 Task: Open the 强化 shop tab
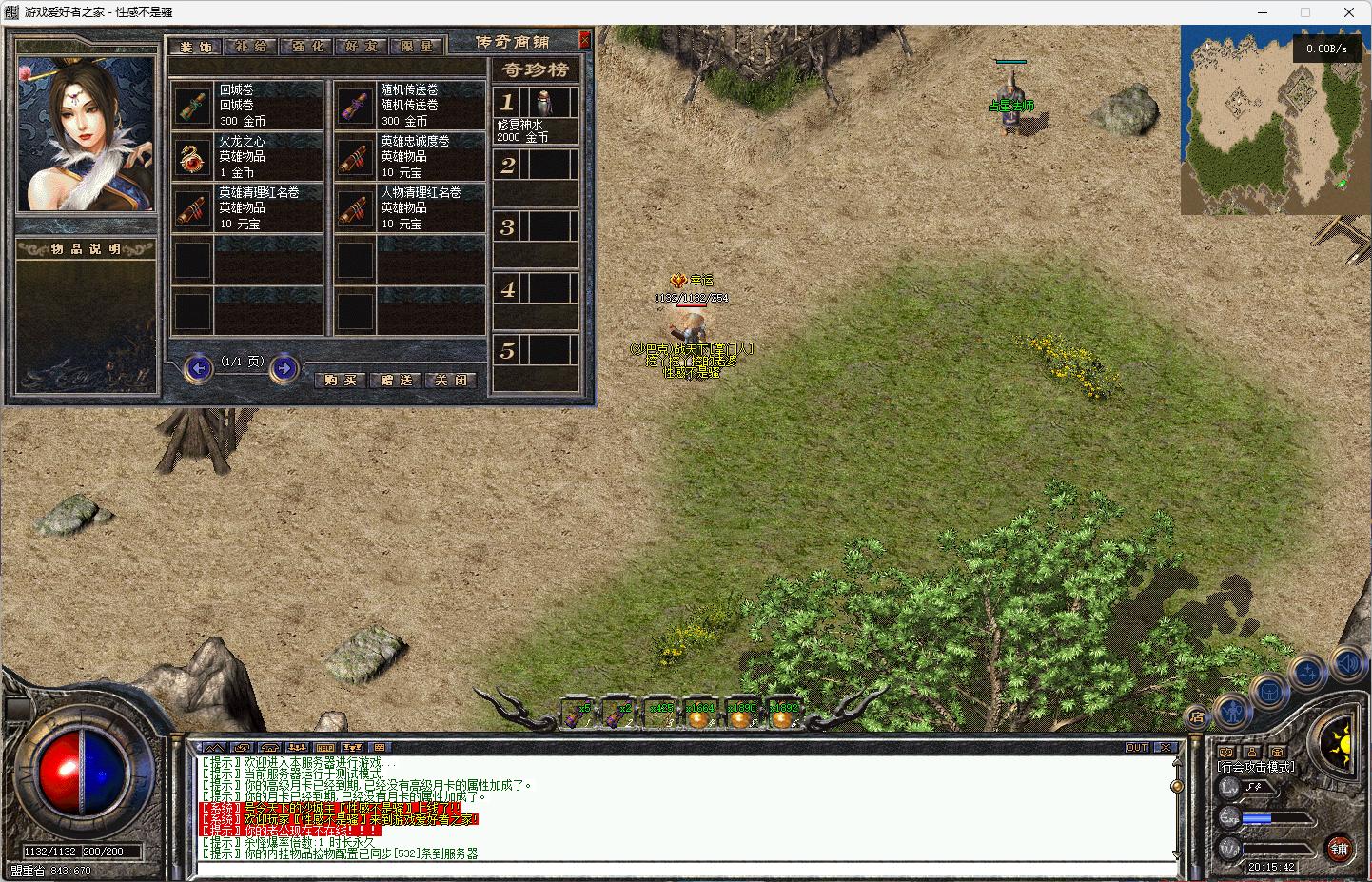coord(306,47)
